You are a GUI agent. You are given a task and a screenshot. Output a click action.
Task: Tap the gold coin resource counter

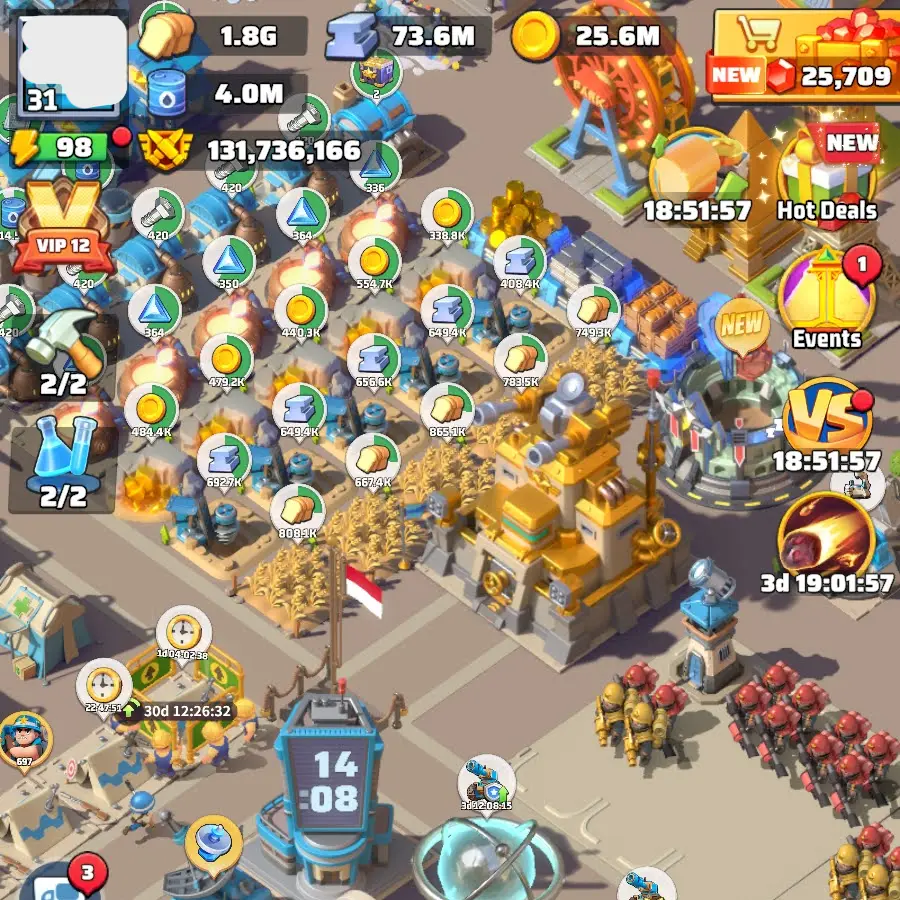pyautogui.click(x=590, y=38)
